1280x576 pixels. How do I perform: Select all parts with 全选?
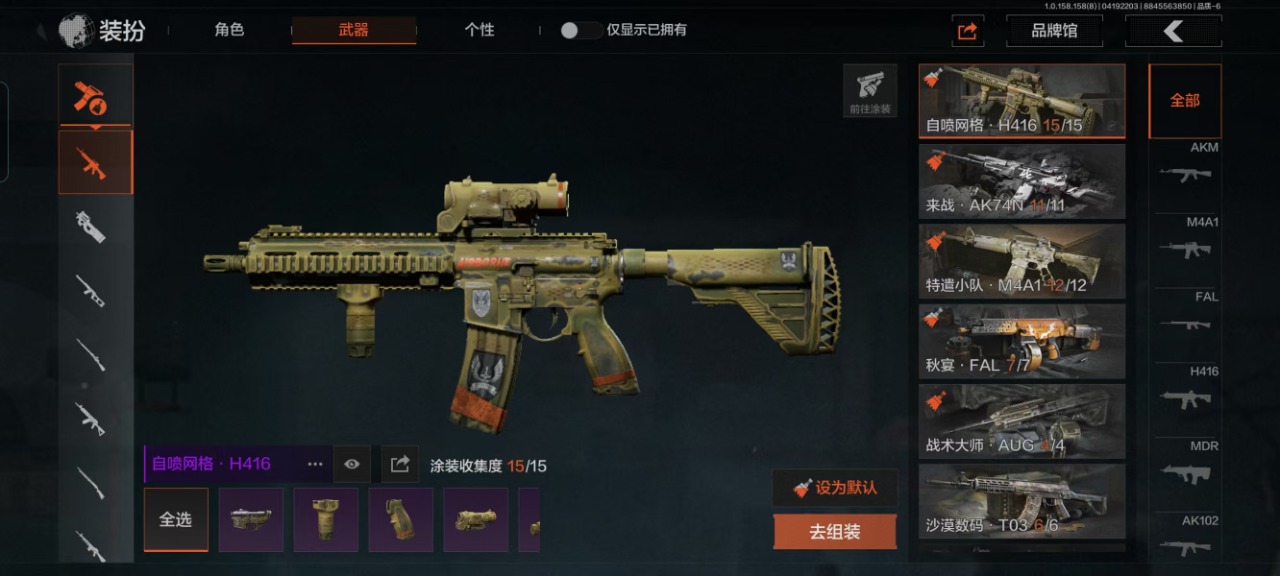point(176,520)
